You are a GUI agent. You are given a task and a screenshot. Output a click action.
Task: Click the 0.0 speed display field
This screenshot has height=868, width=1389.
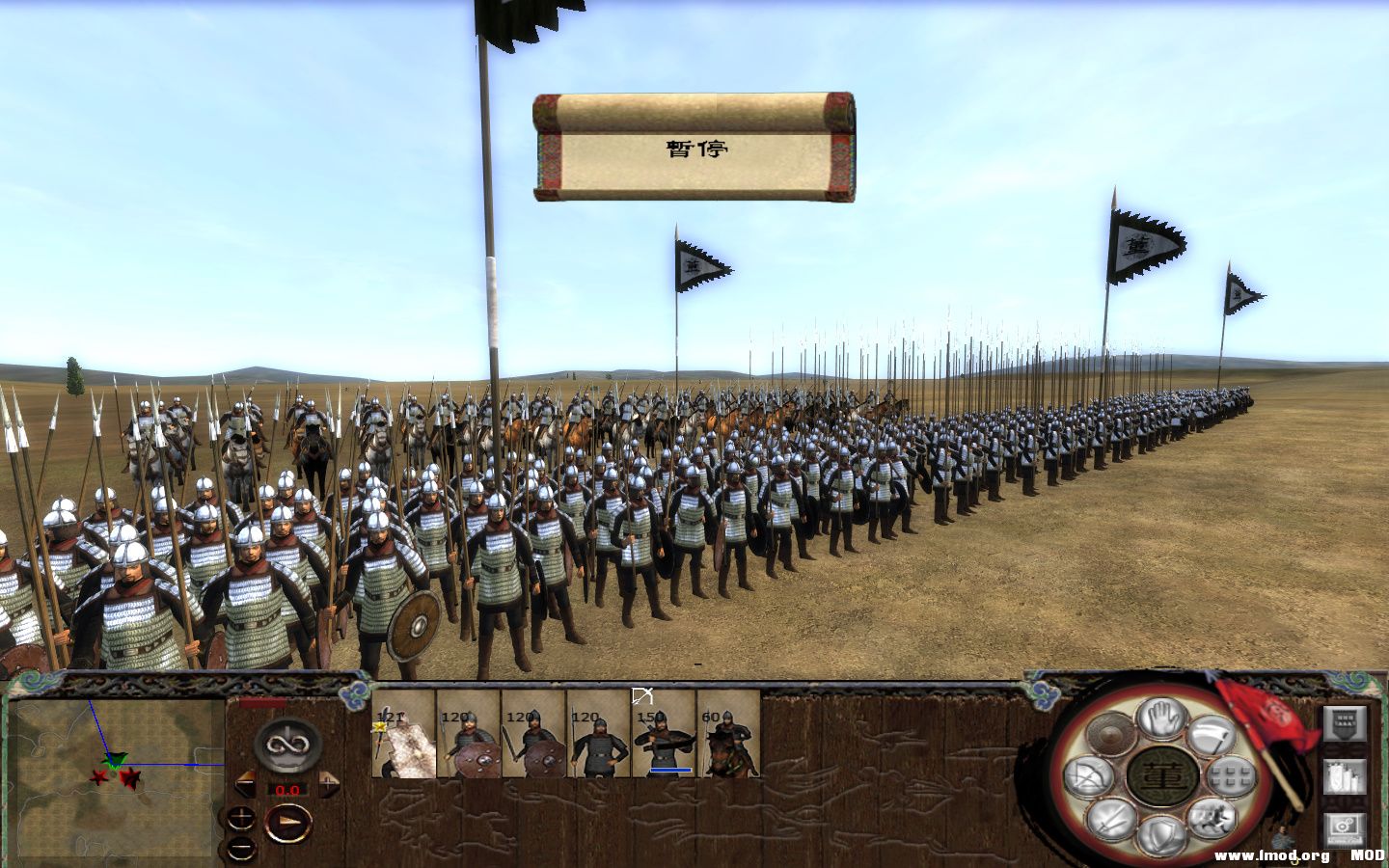click(x=286, y=790)
